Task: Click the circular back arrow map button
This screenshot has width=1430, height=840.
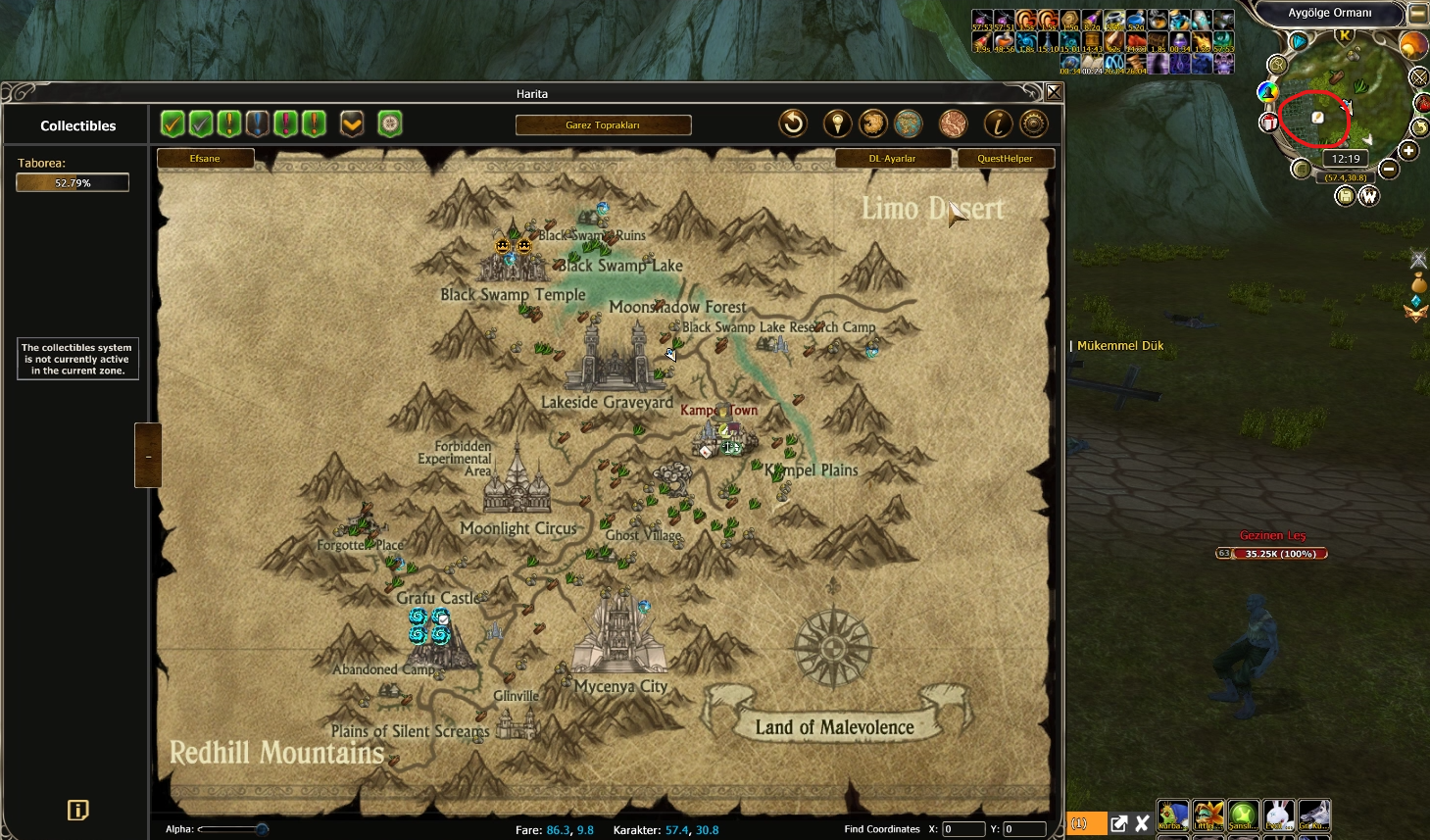Action: coord(793,124)
